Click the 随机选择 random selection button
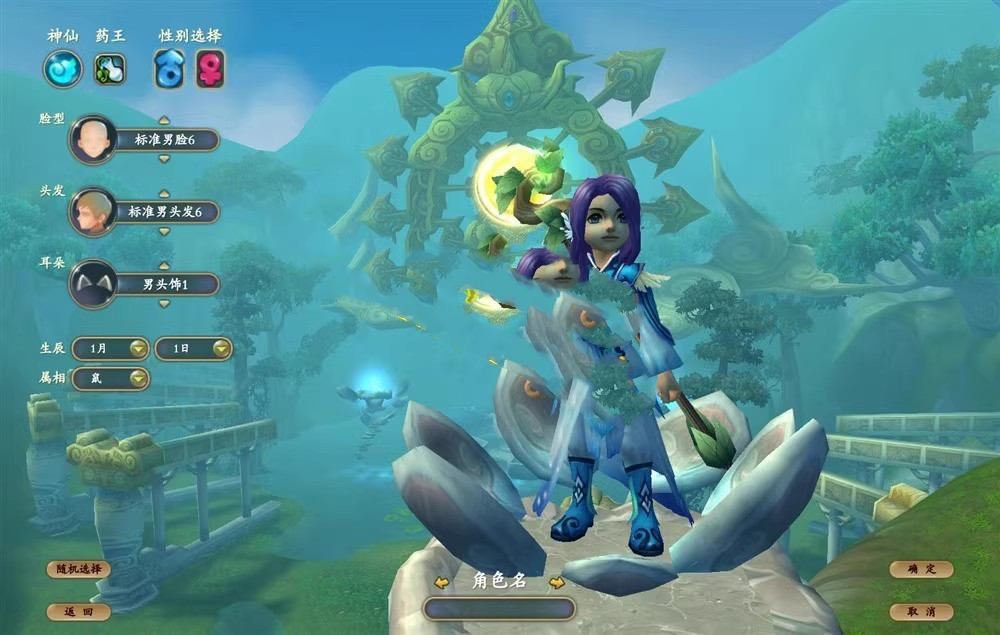The image size is (1000, 635). tap(78, 569)
